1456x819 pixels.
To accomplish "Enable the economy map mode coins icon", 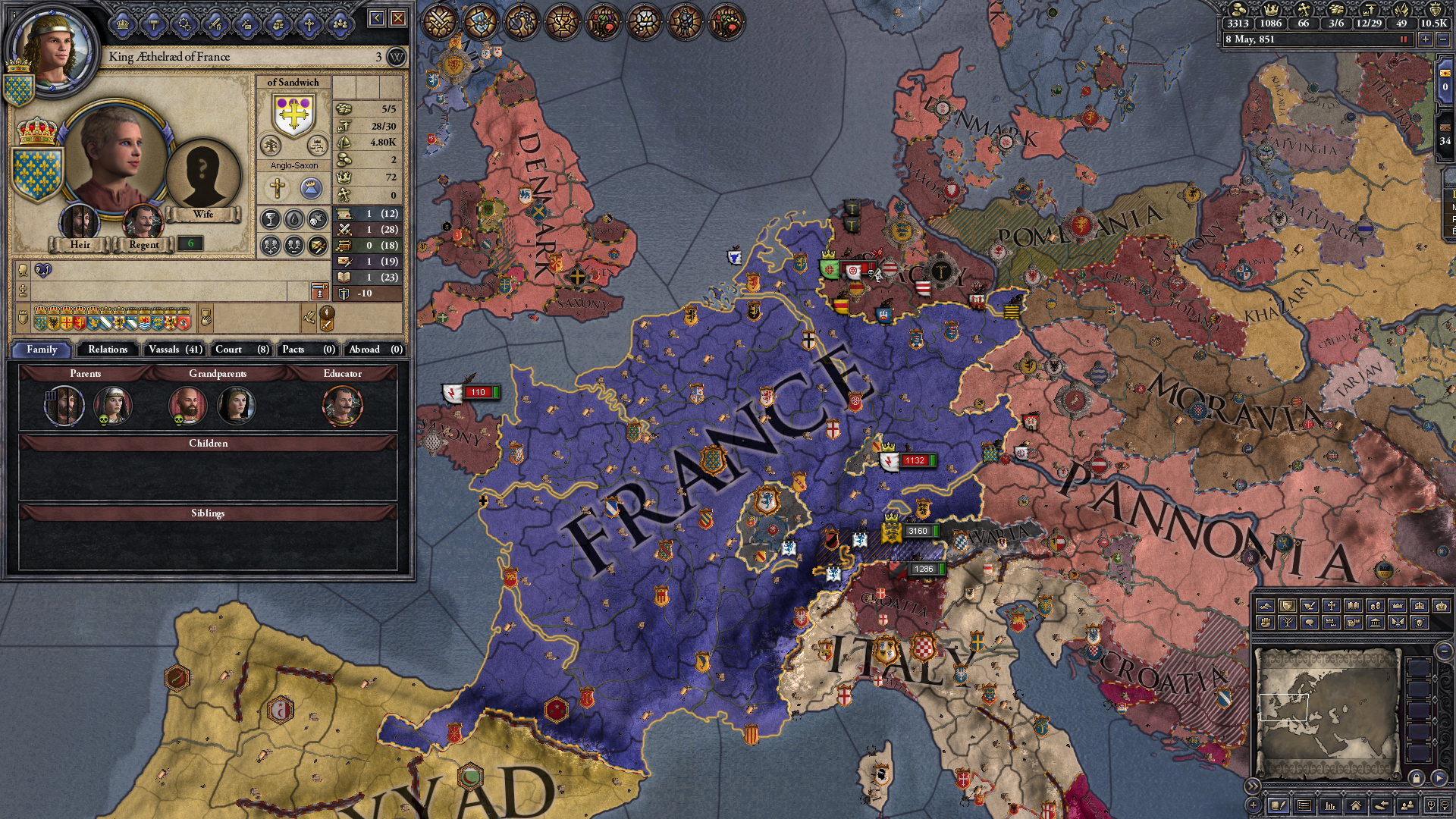I will (1376, 605).
